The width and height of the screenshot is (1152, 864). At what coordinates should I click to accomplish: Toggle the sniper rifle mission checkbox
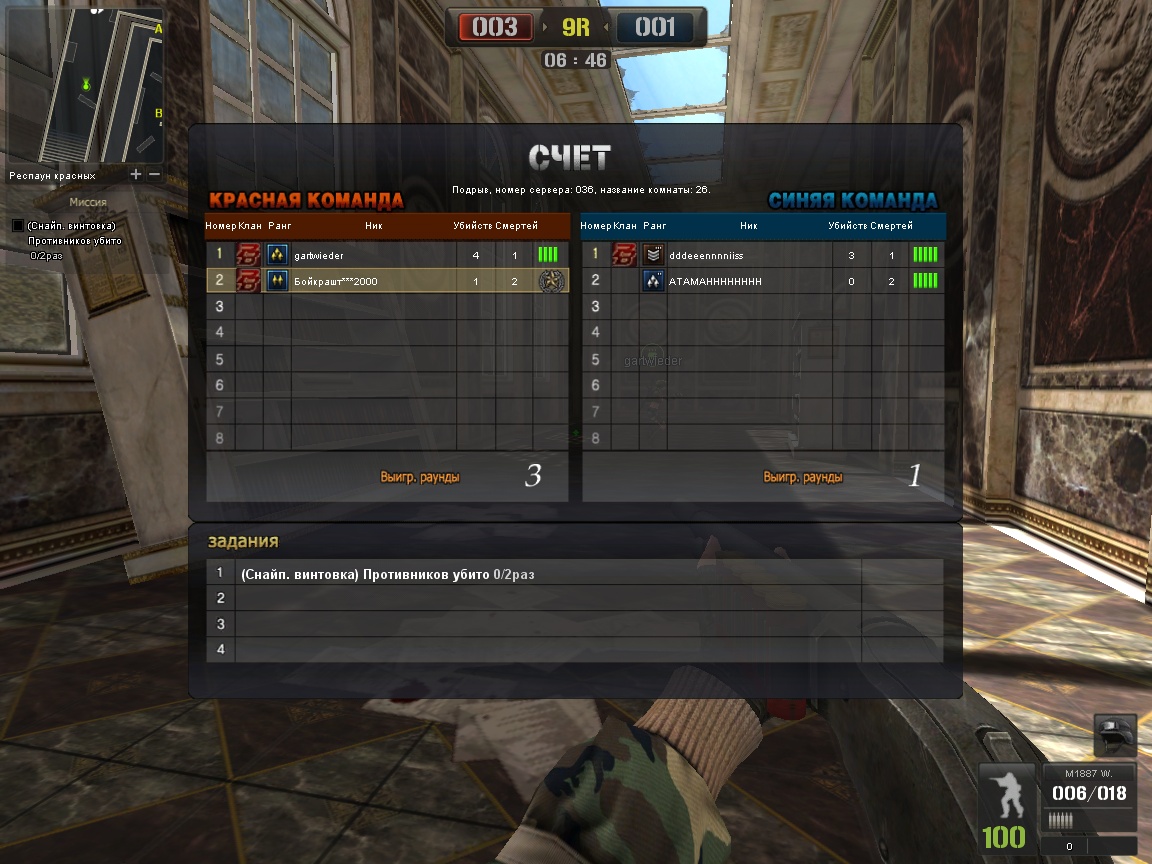(17, 226)
